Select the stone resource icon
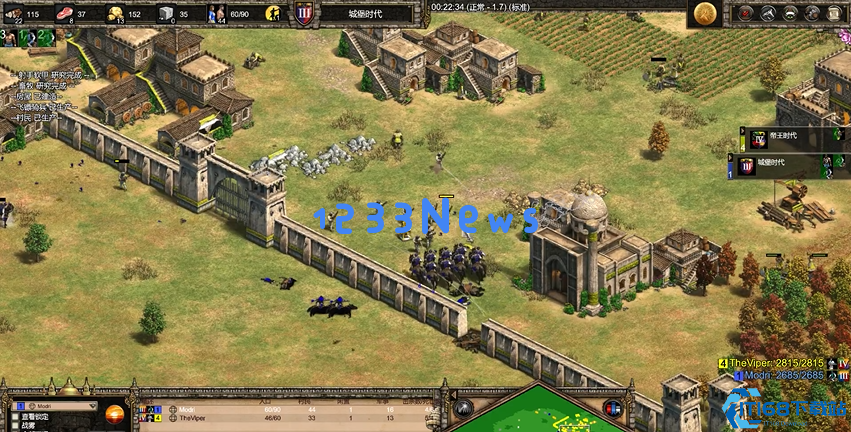The image size is (851, 432). [x=167, y=13]
